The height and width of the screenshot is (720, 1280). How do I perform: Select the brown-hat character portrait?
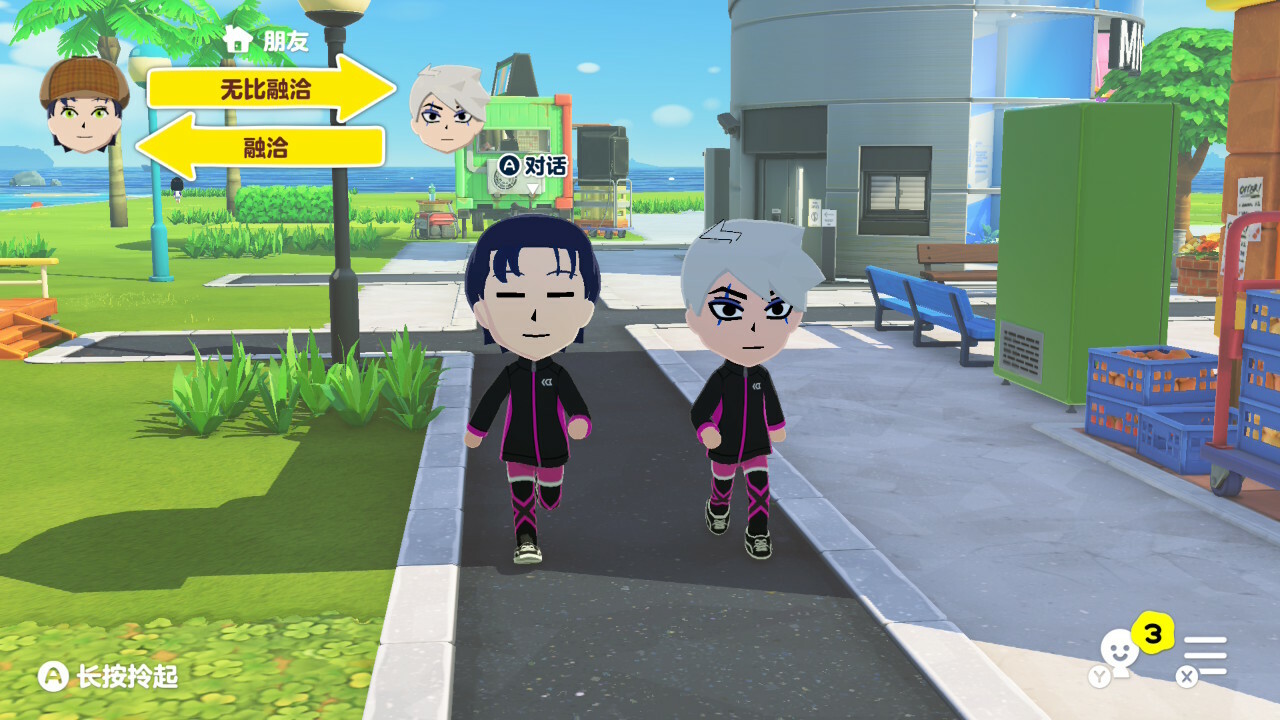[x=84, y=106]
